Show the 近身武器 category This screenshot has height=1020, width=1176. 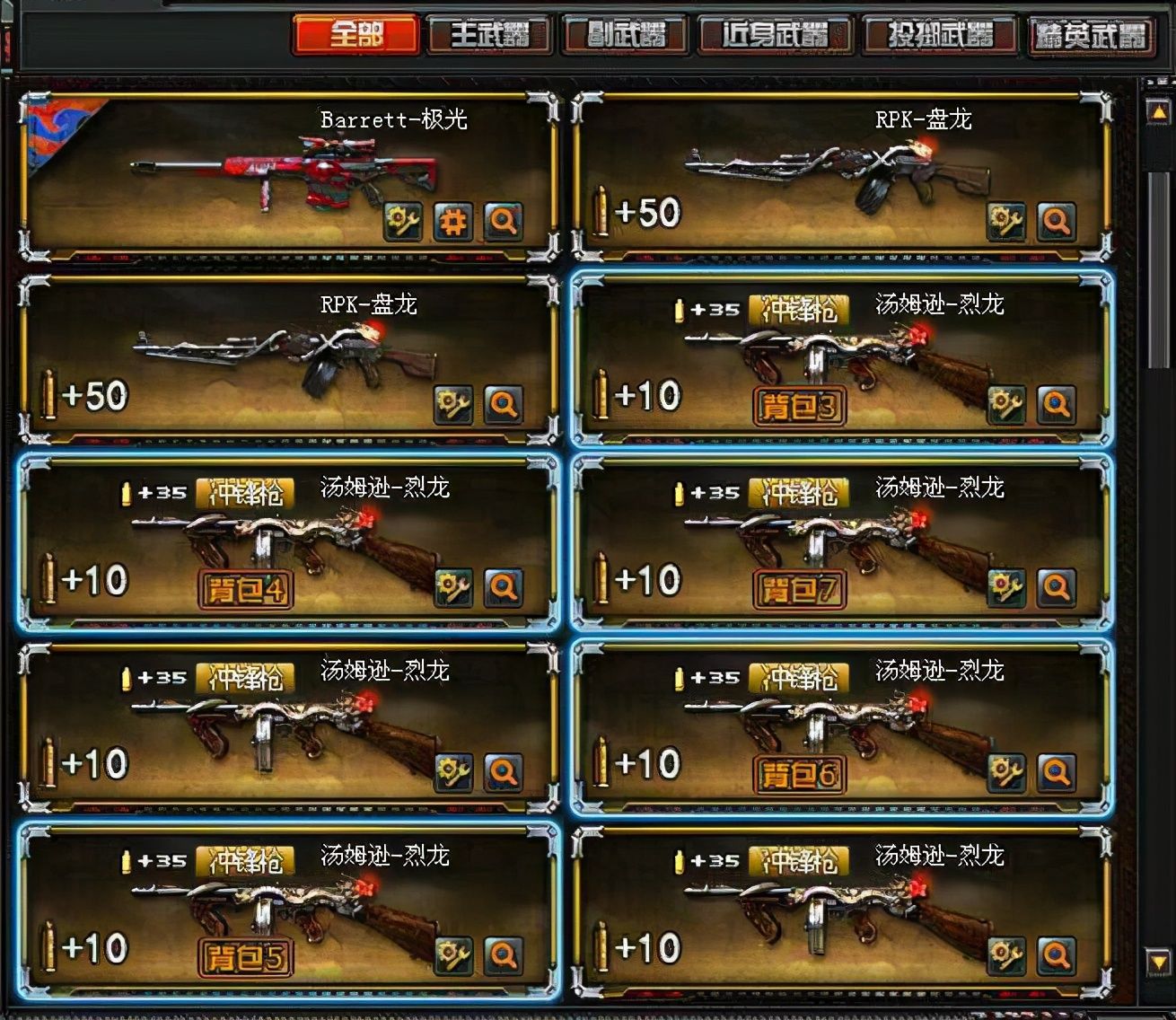[775, 36]
